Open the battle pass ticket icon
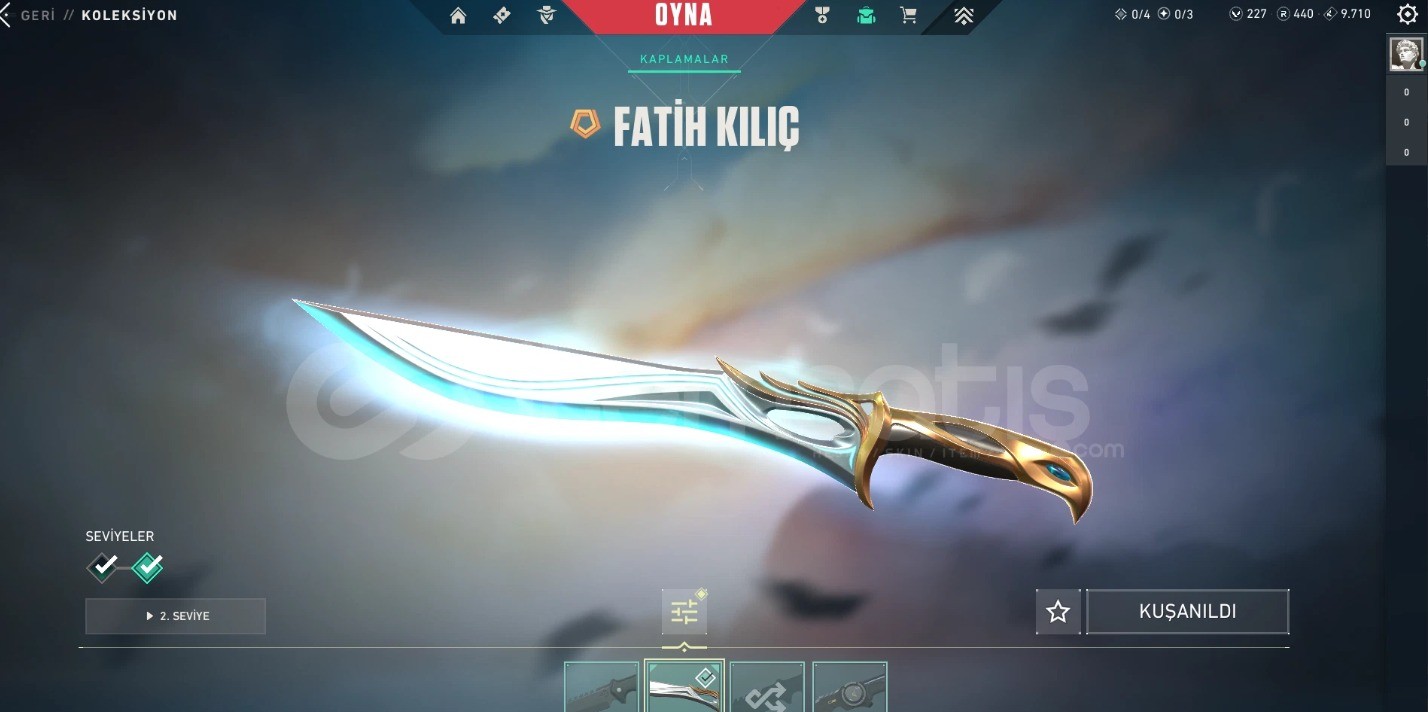 502,15
